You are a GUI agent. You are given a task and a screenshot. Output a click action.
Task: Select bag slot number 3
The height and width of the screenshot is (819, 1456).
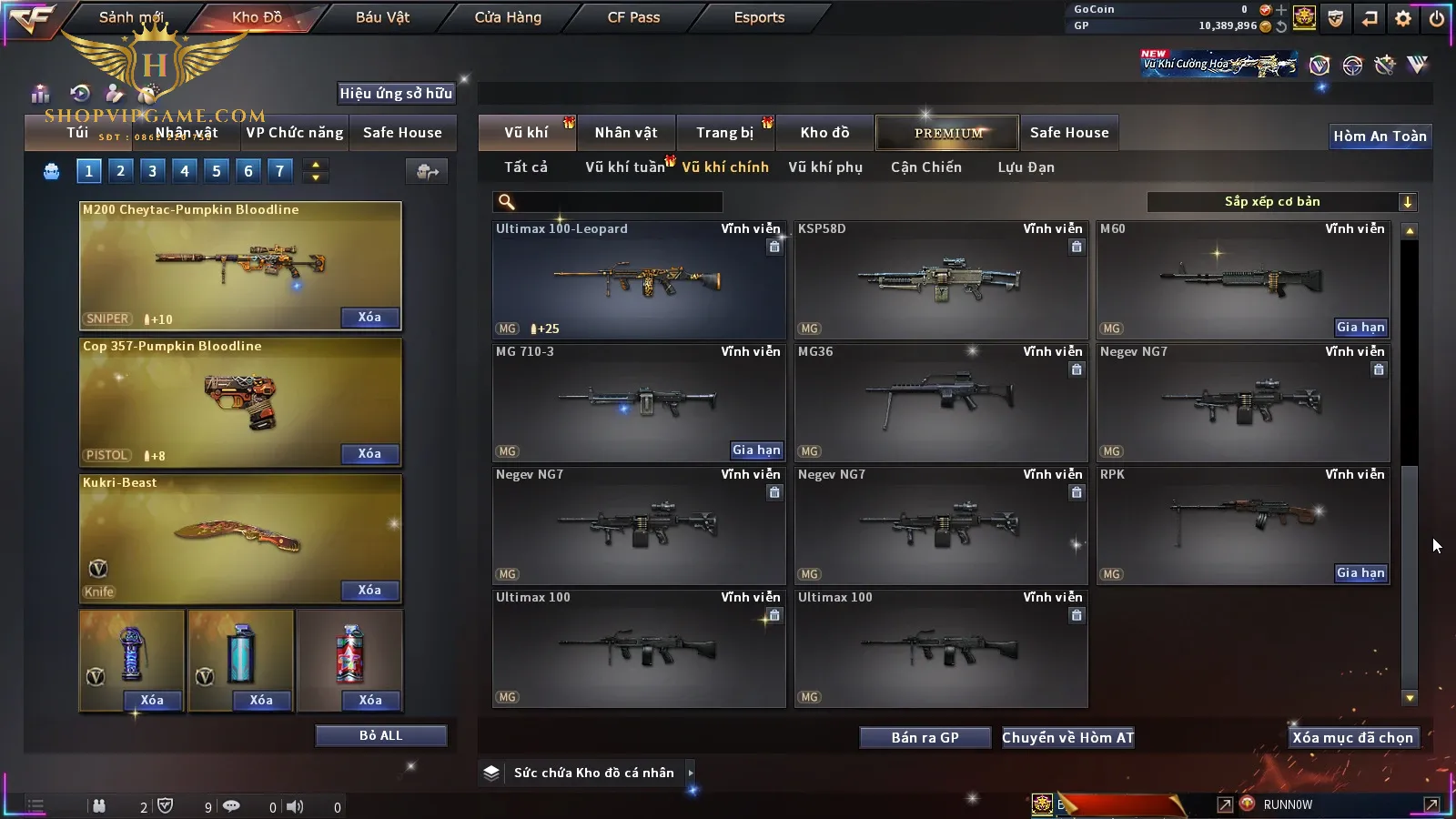152,171
